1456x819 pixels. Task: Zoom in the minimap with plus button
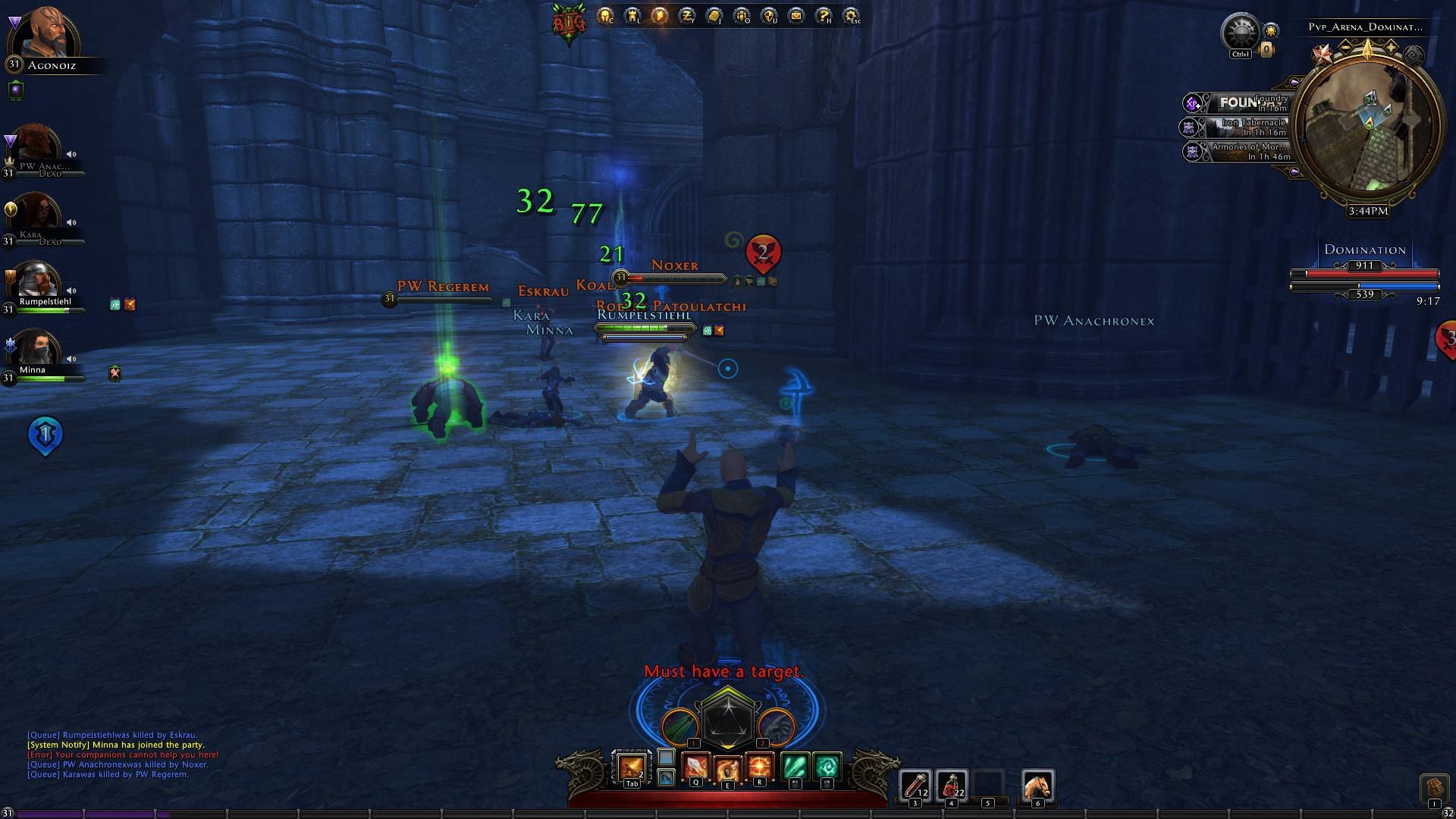click(x=1392, y=47)
